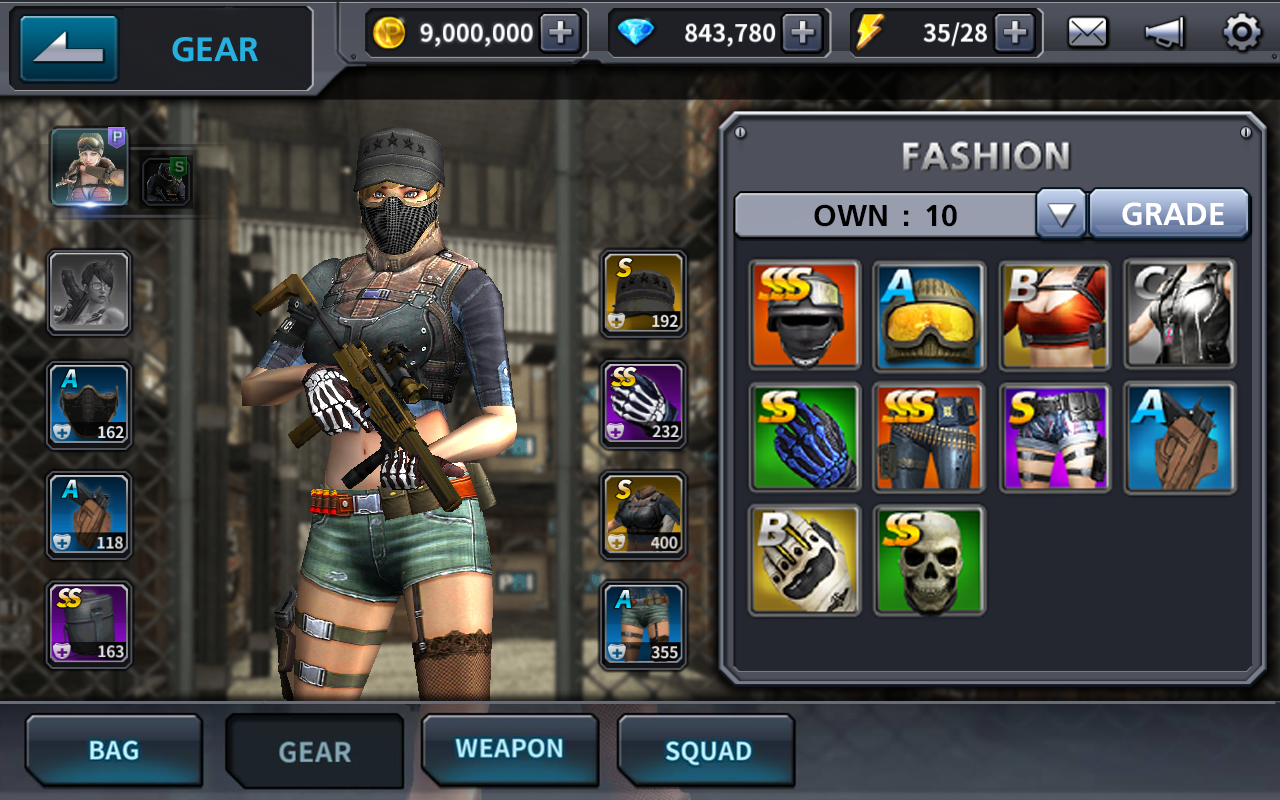The image size is (1280, 800).
Task: Go back using the arrow button
Action: tap(69, 48)
